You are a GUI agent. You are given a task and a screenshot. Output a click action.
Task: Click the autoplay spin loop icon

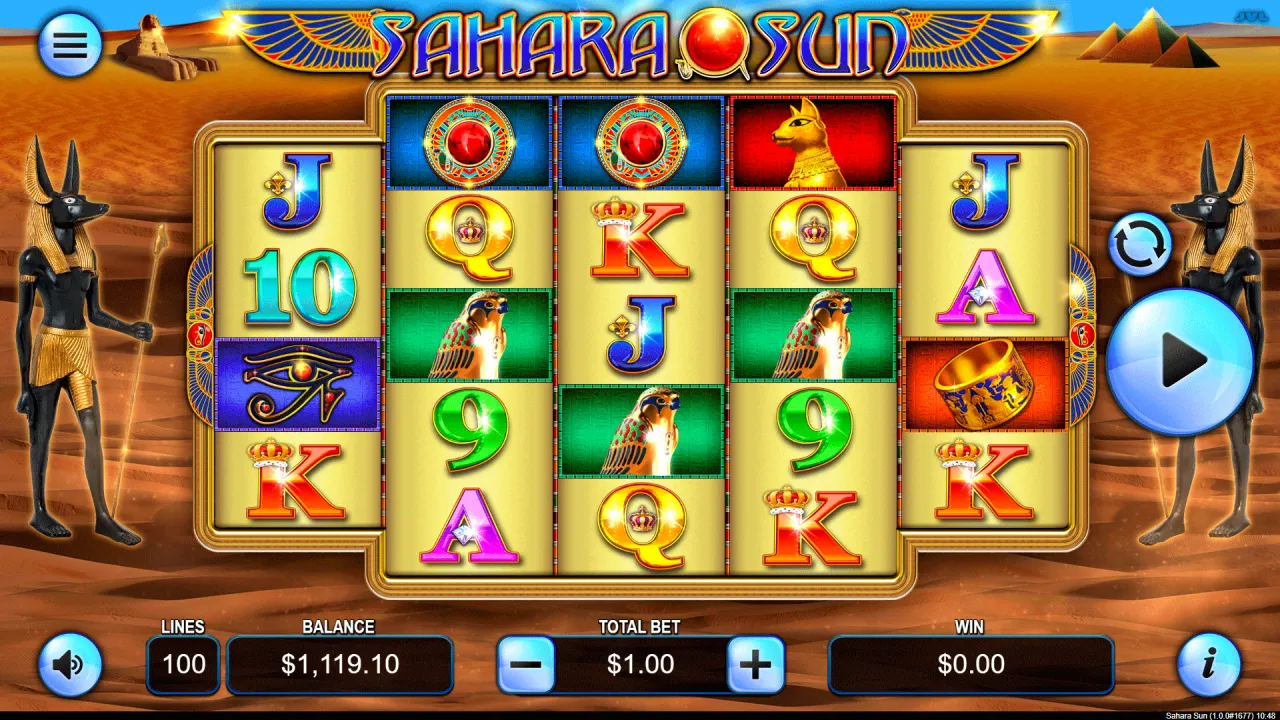1141,243
